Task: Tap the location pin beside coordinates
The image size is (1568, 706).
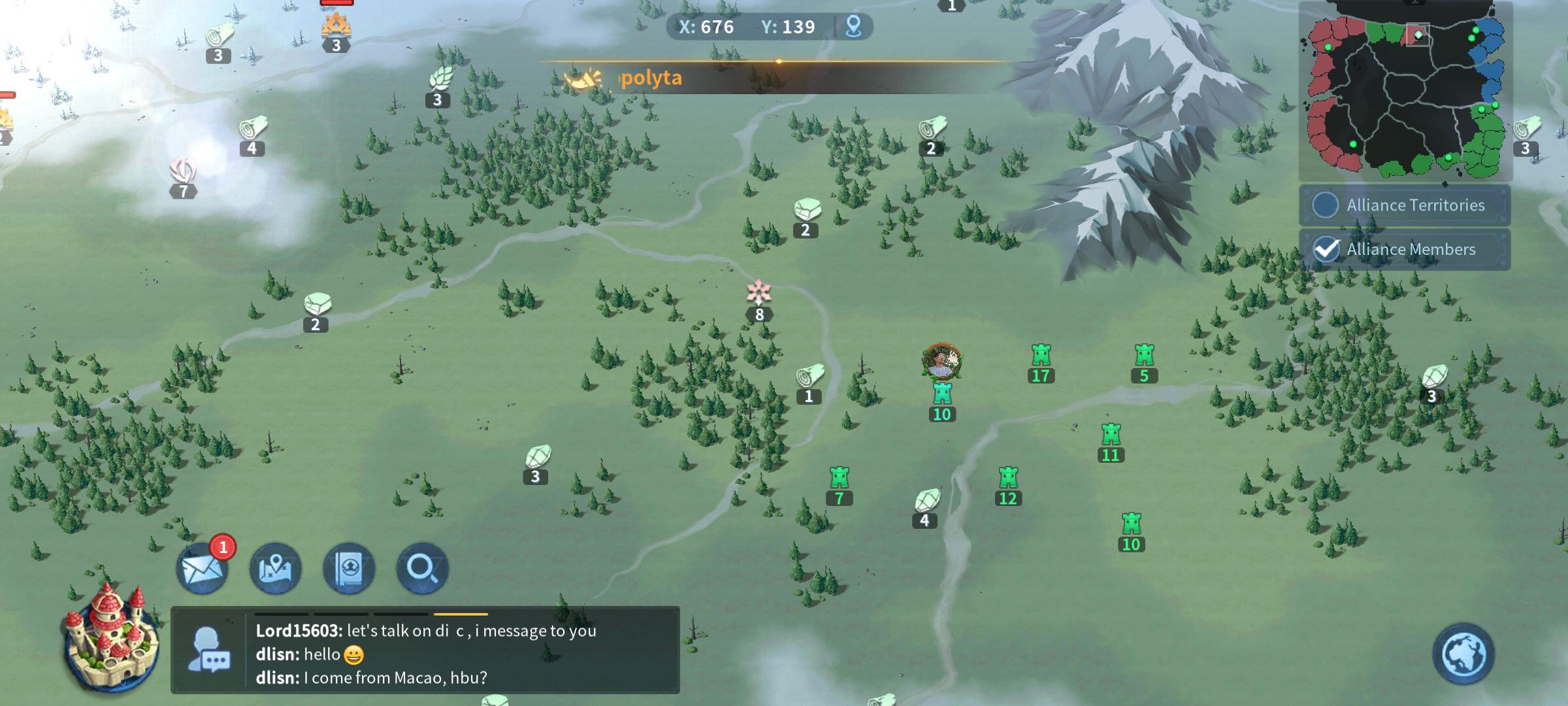Action: point(853,27)
